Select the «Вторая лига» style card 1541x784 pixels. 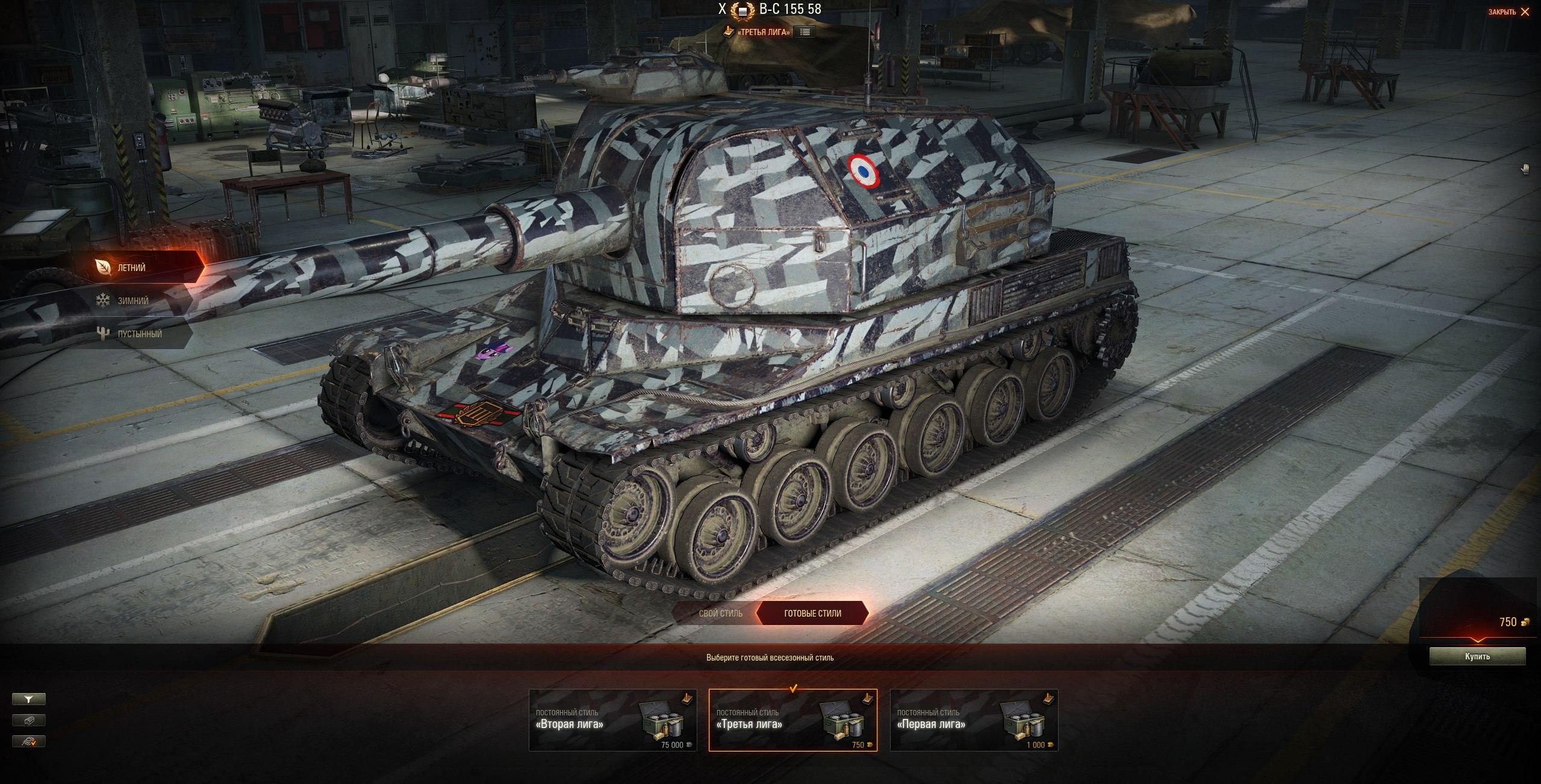tap(612, 720)
